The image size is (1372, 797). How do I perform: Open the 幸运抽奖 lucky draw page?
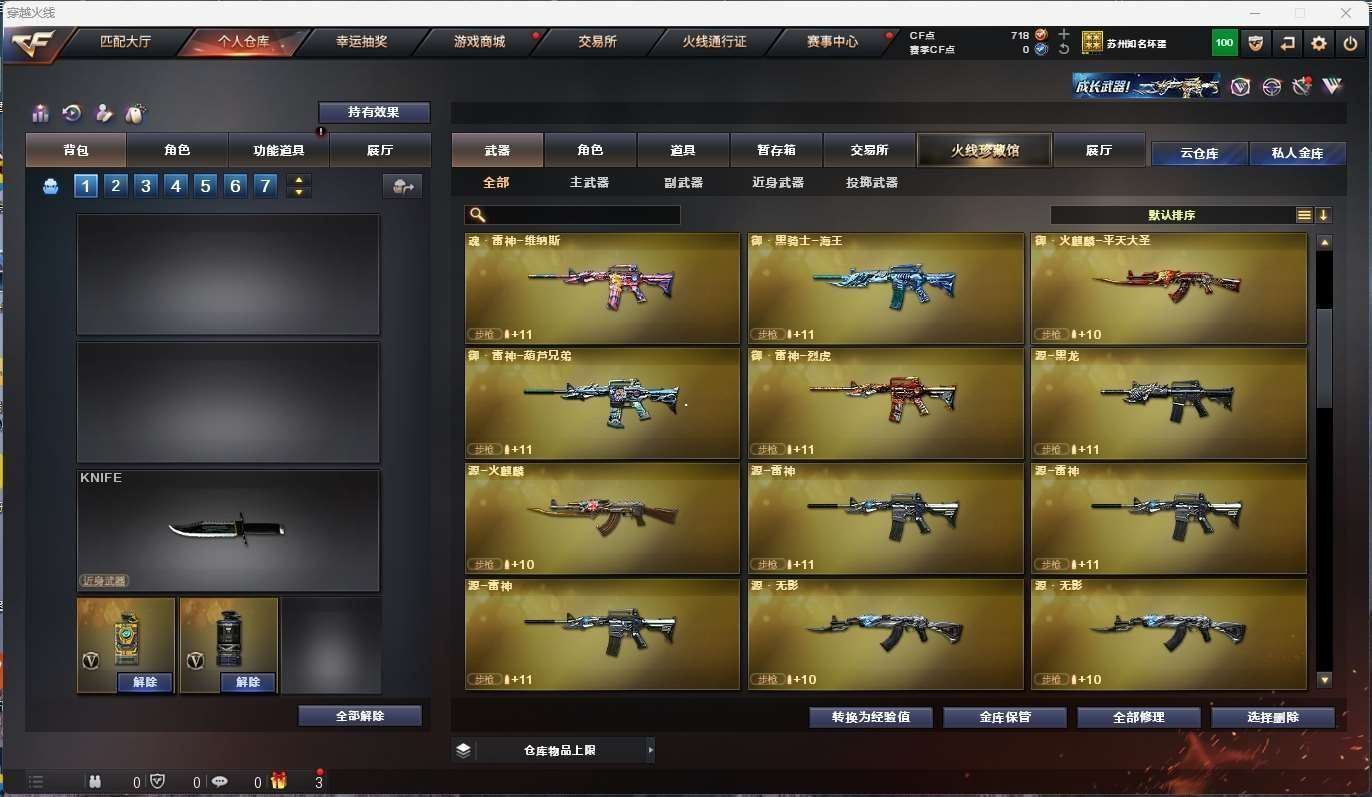click(361, 42)
